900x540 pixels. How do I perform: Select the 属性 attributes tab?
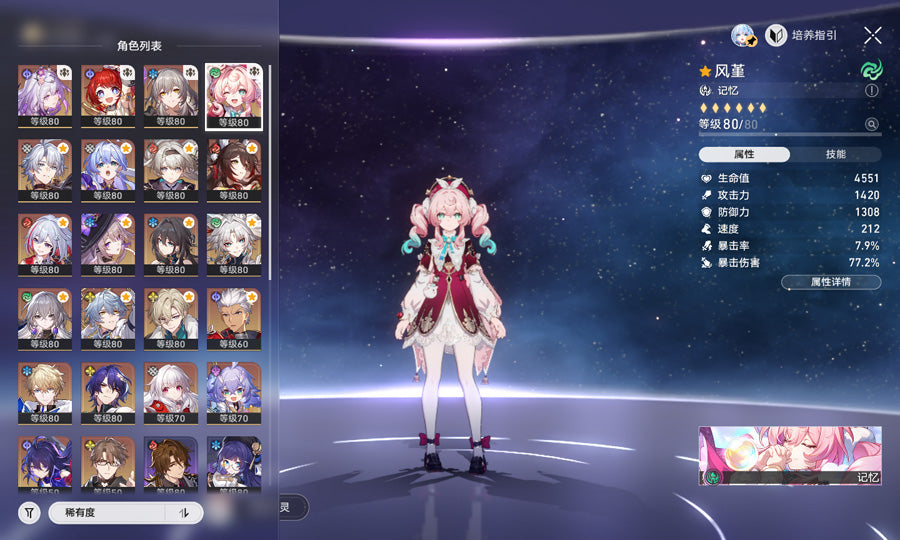click(x=744, y=154)
